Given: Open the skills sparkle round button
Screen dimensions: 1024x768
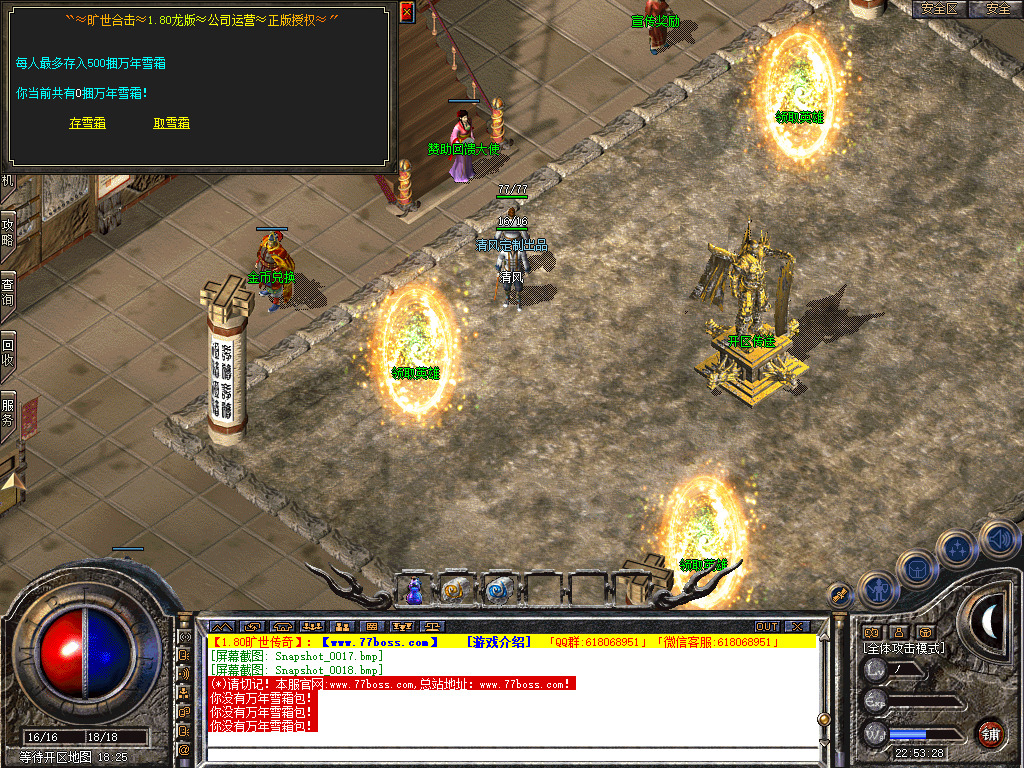Looking at the screenshot, I should 958,548.
